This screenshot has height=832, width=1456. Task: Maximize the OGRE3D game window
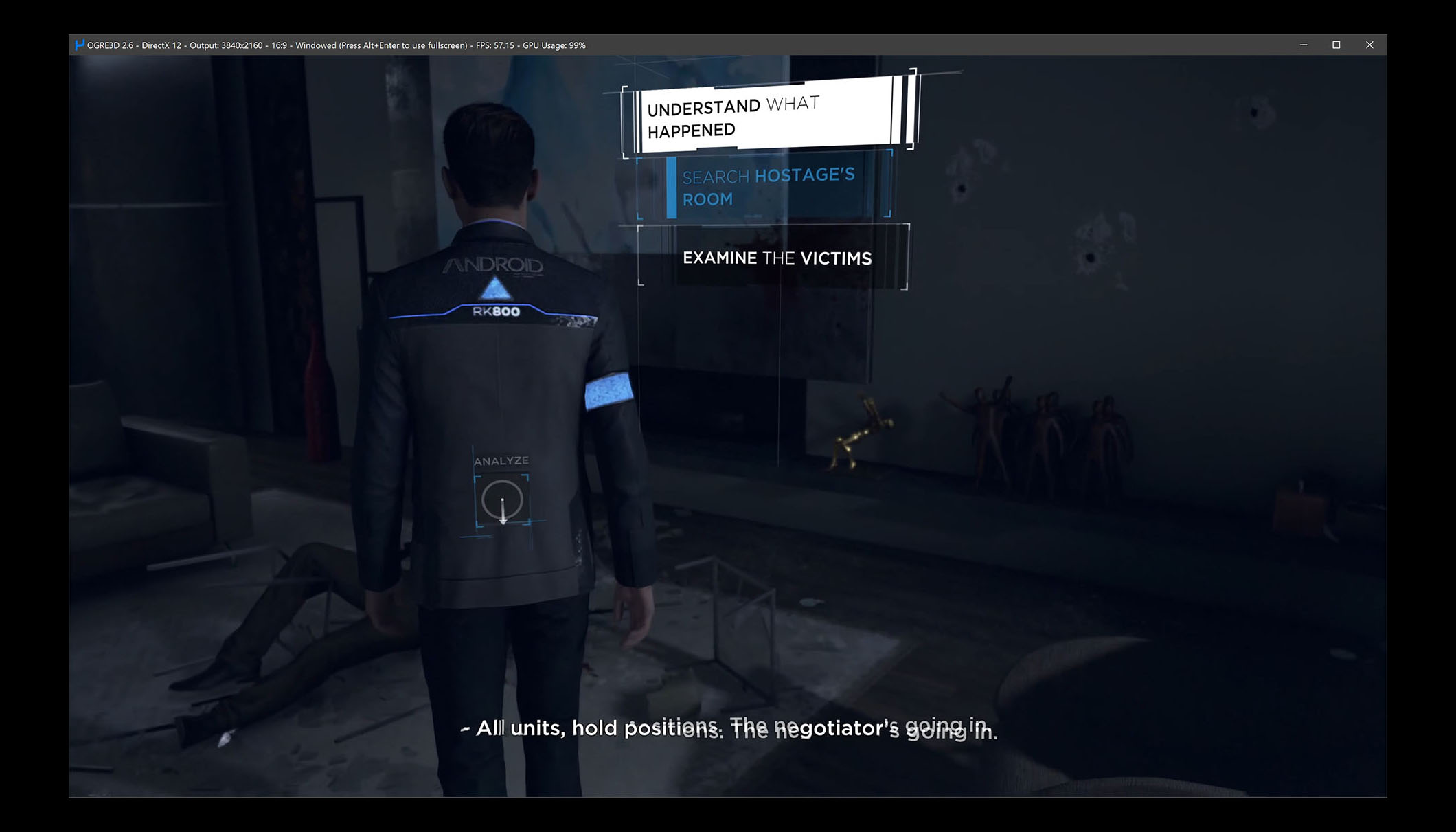(x=1336, y=45)
